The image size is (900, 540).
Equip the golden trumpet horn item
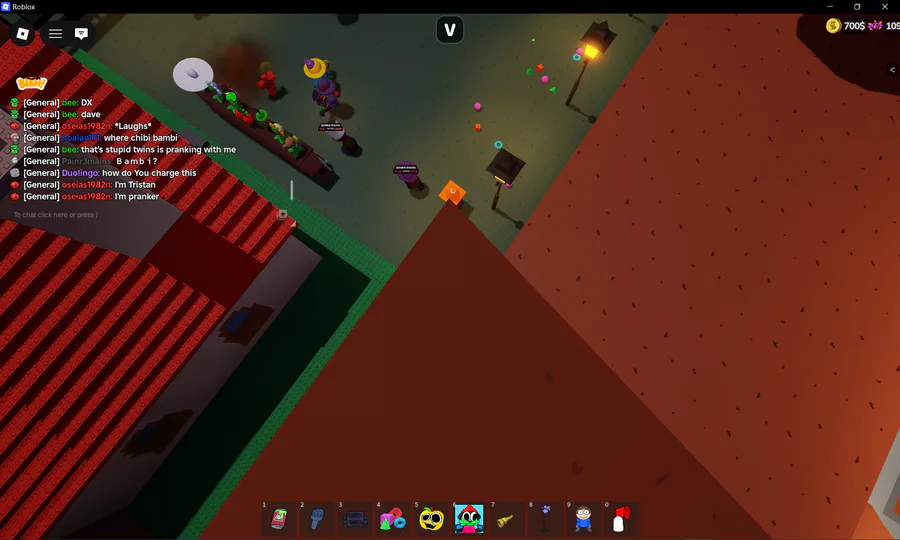pyautogui.click(x=507, y=519)
